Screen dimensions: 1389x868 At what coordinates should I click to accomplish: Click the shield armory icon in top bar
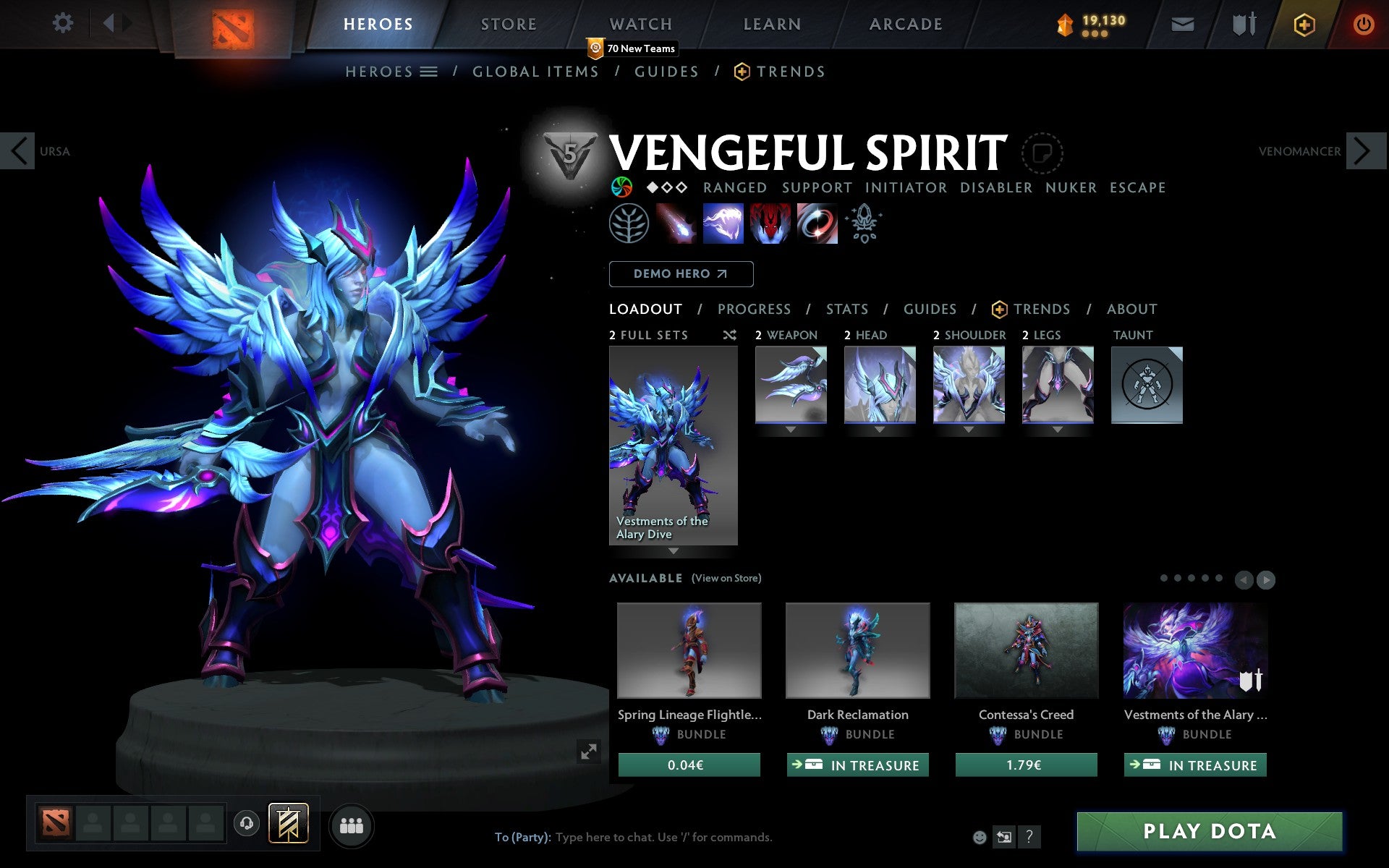[x=1242, y=23]
